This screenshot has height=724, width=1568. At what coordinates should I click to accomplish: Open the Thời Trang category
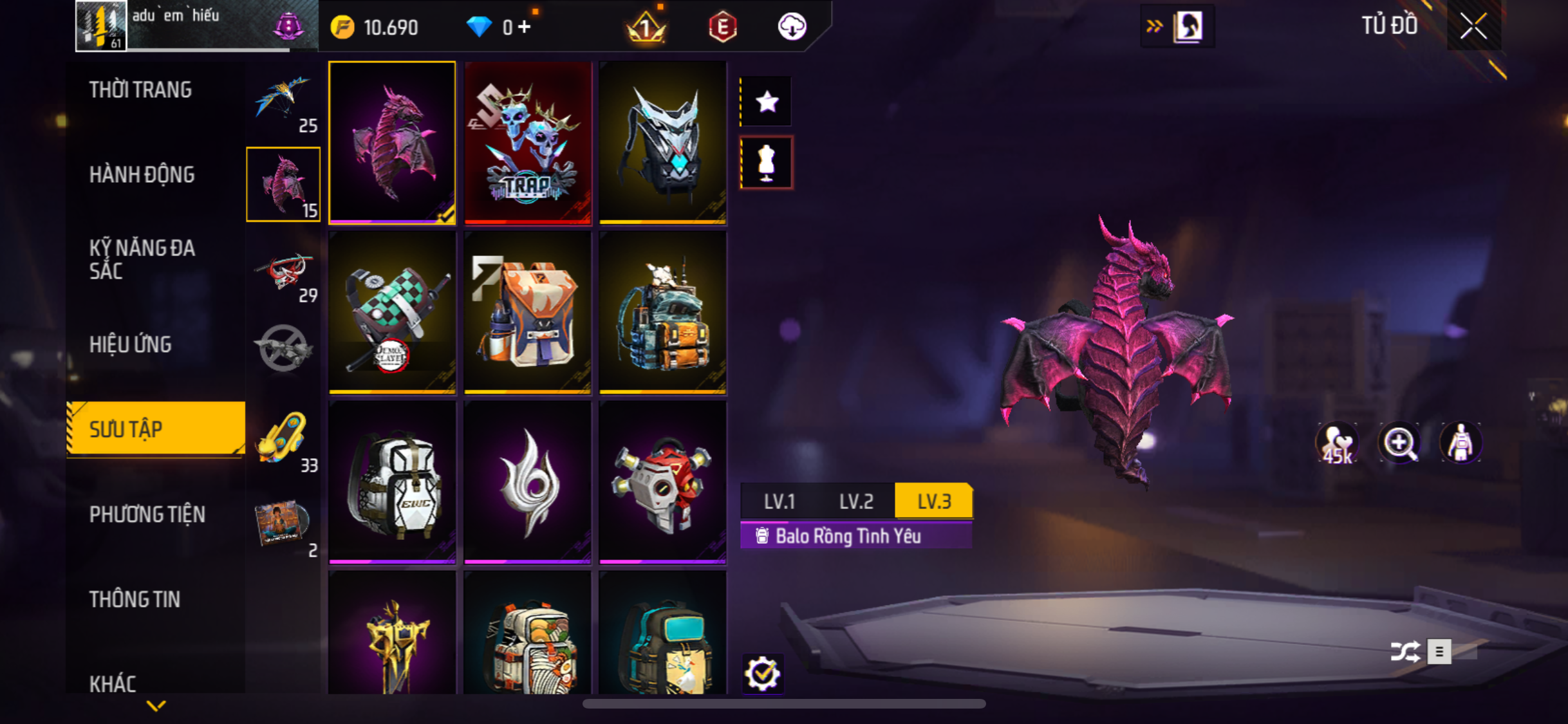coord(140,90)
